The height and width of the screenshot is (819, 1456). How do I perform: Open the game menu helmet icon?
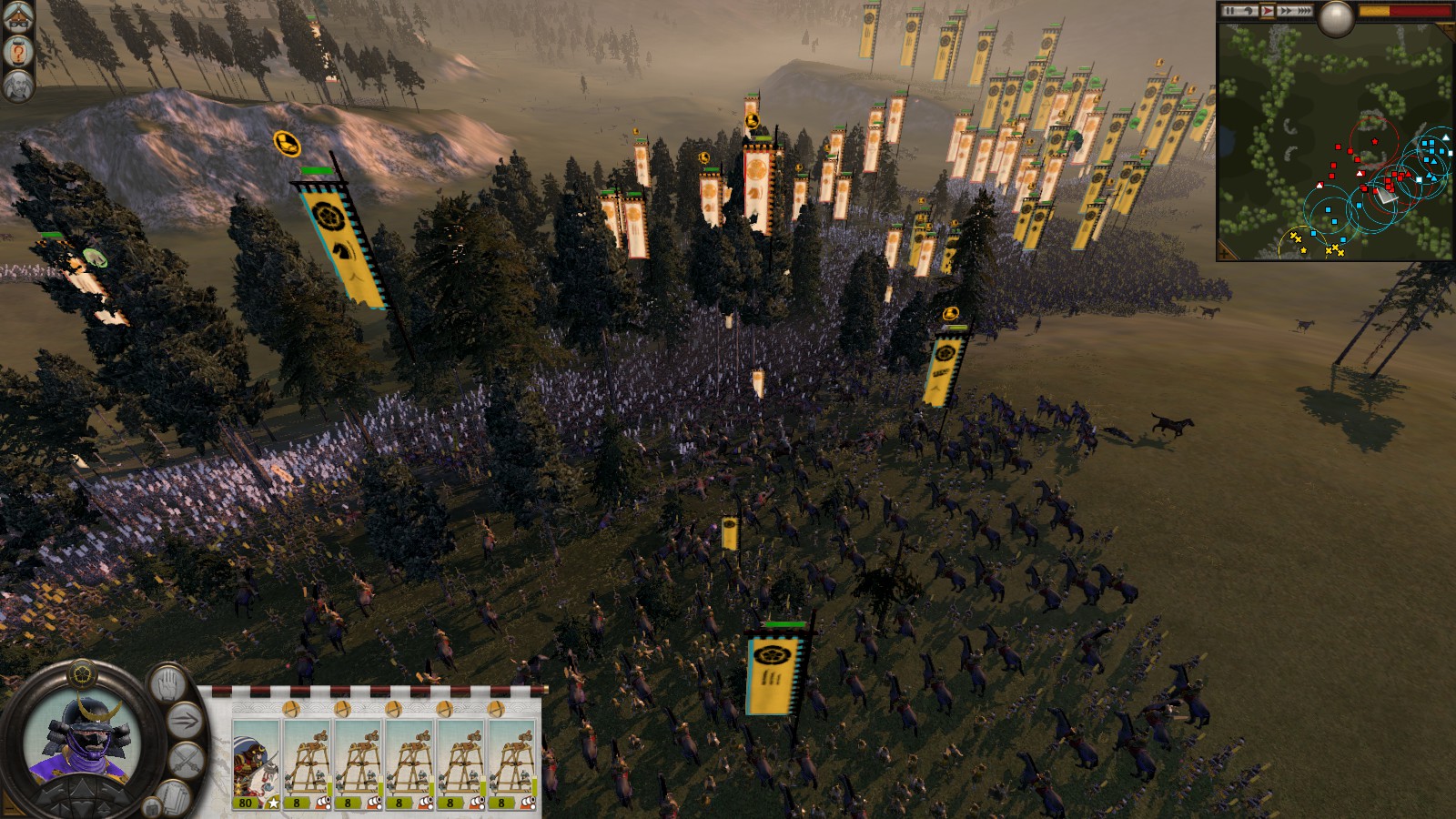click(x=18, y=18)
